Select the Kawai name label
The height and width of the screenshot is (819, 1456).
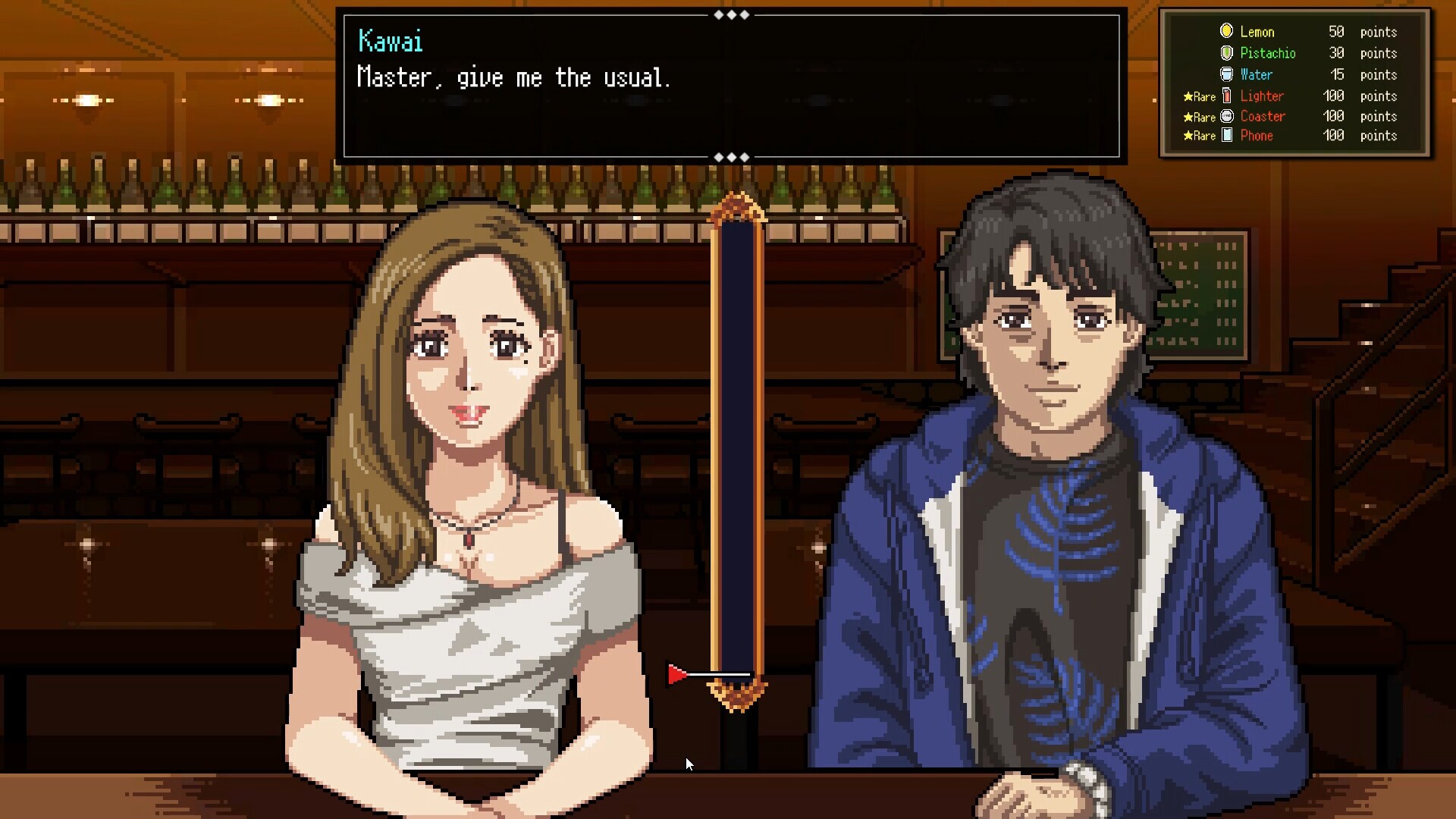pyautogui.click(x=390, y=42)
